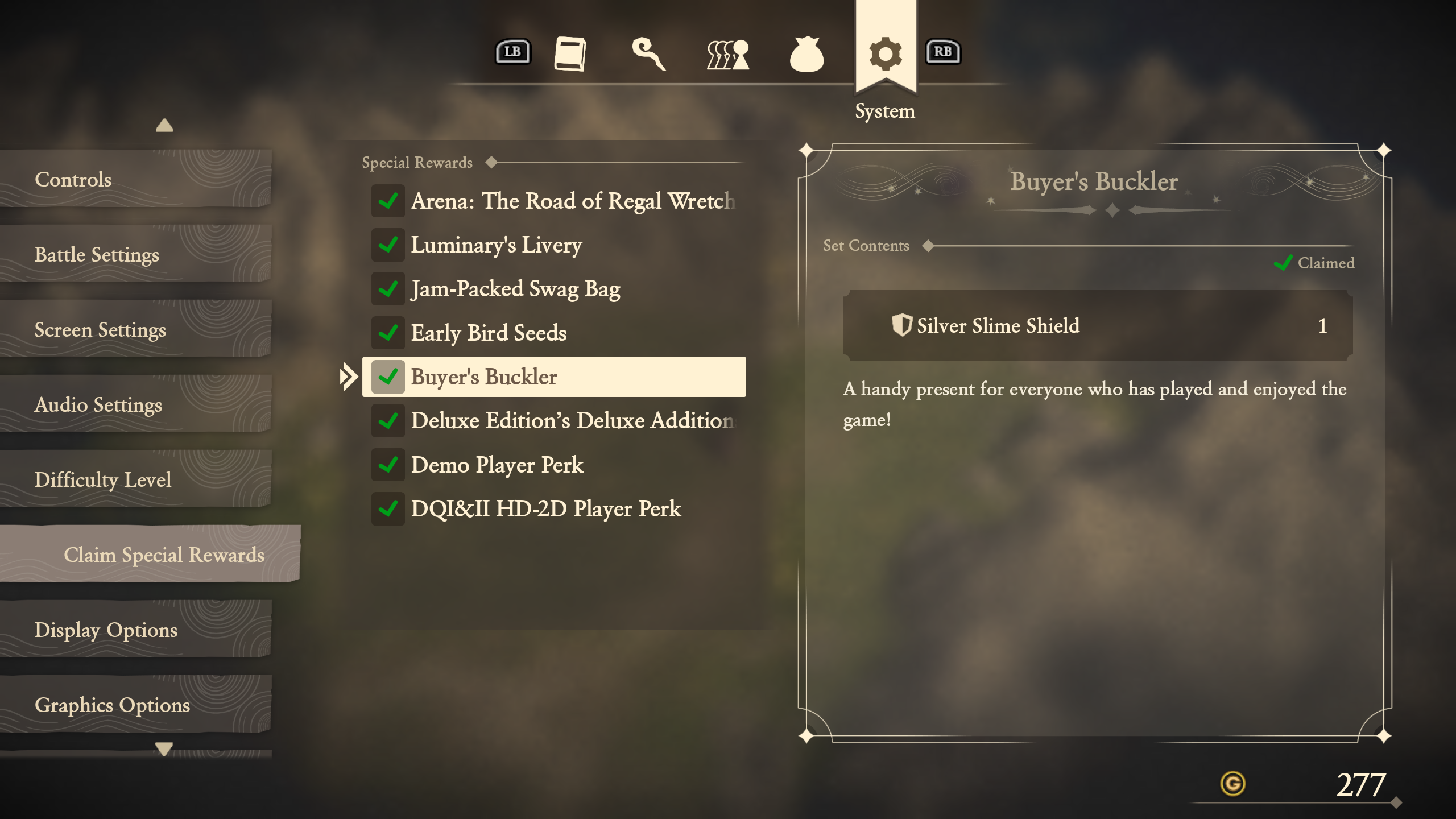This screenshot has height=819, width=1456.
Task: Select Screen Settings
Action: point(135,330)
